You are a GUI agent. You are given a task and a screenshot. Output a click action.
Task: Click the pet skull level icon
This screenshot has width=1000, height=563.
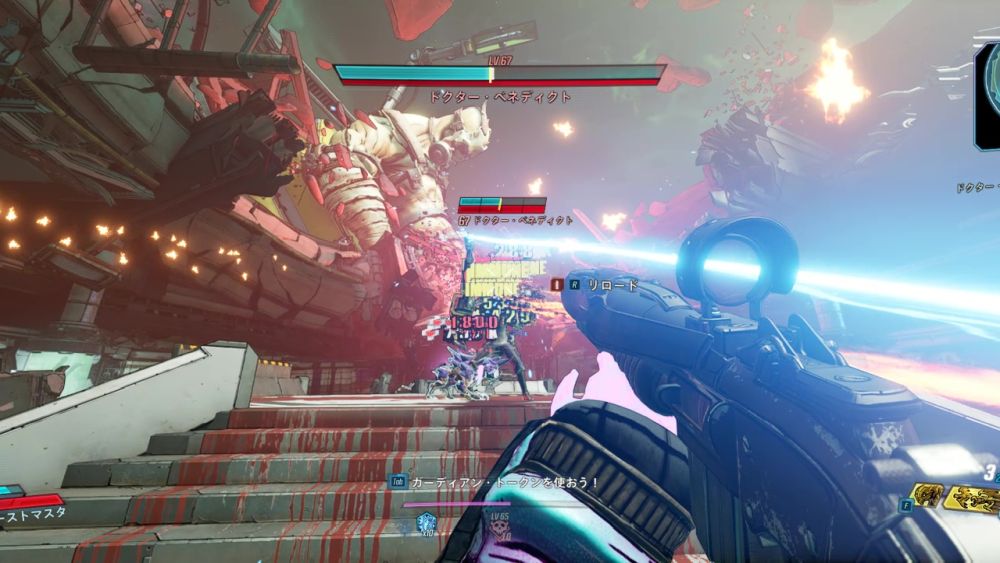pos(499,529)
